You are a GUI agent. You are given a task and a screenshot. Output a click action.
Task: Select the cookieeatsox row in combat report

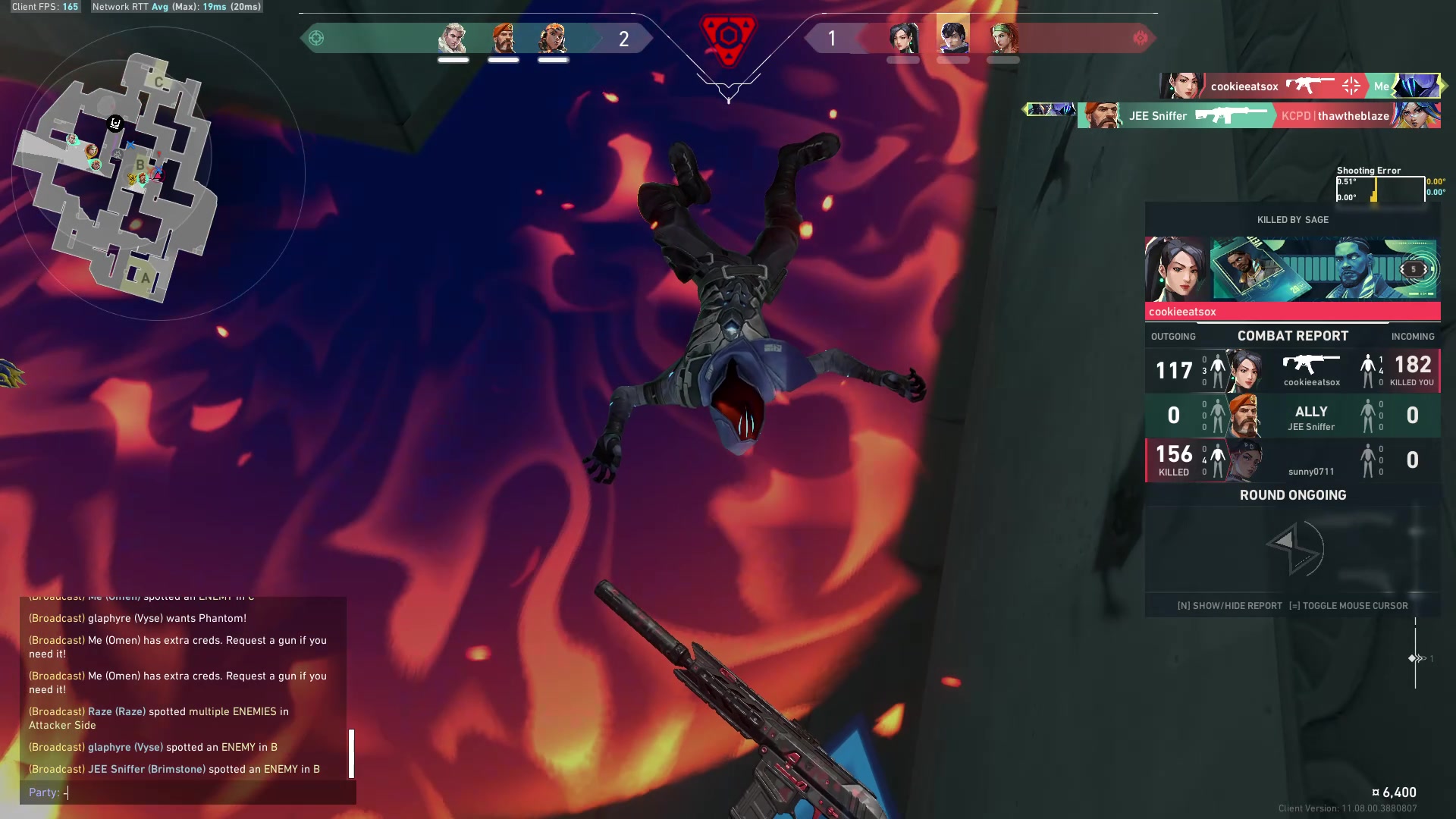pos(1292,371)
